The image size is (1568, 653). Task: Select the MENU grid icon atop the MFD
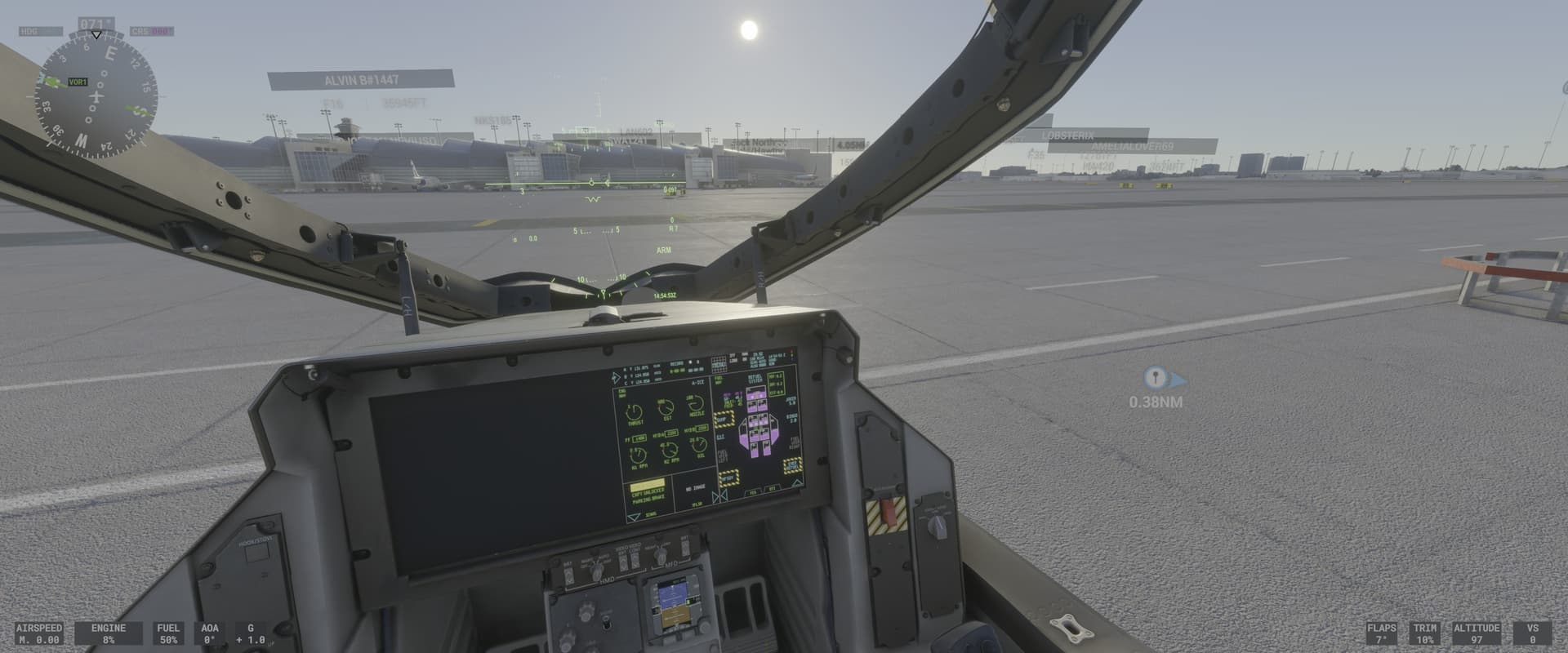coord(719,363)
